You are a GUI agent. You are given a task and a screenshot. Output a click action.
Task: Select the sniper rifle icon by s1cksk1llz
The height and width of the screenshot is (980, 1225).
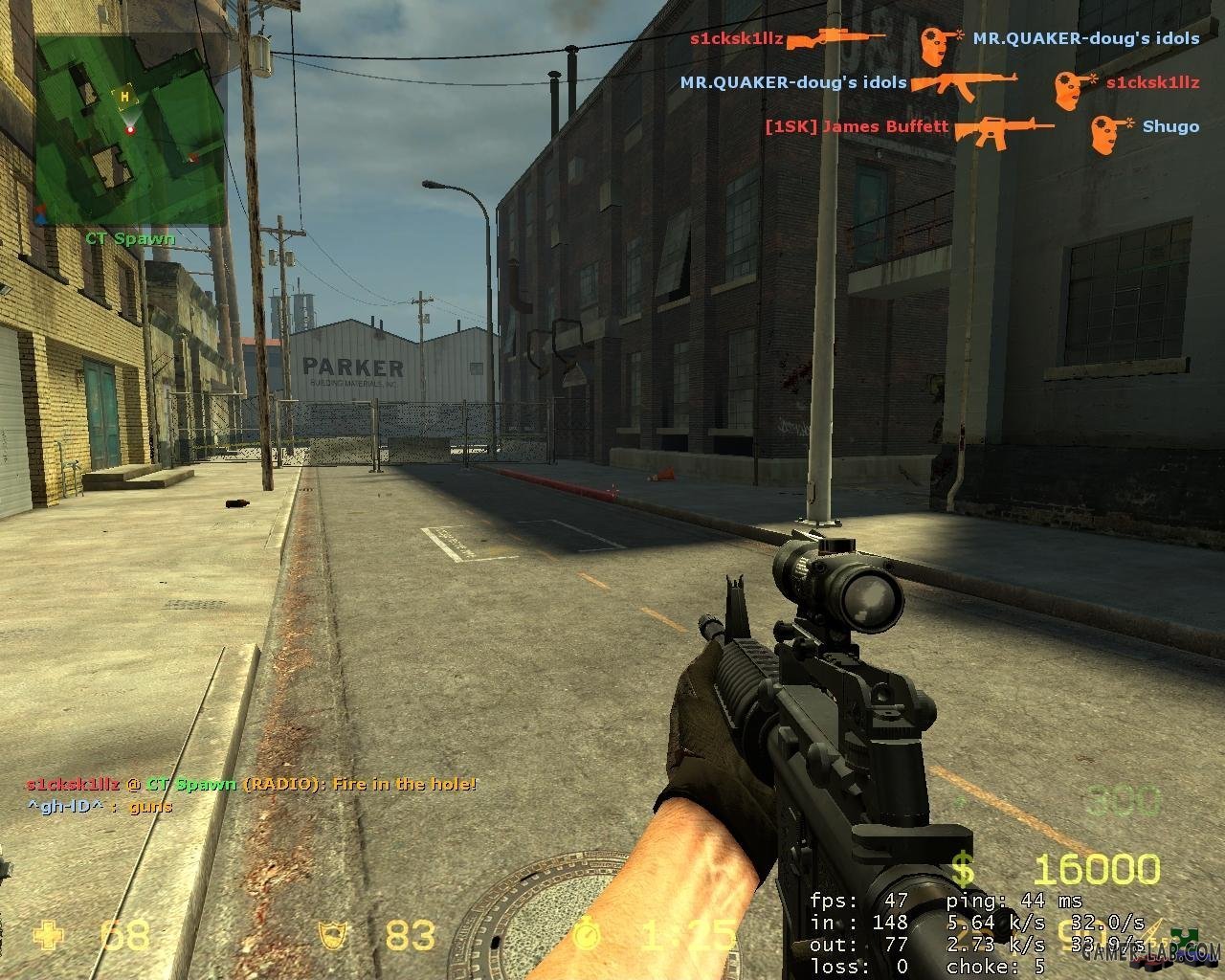(835, 39)
